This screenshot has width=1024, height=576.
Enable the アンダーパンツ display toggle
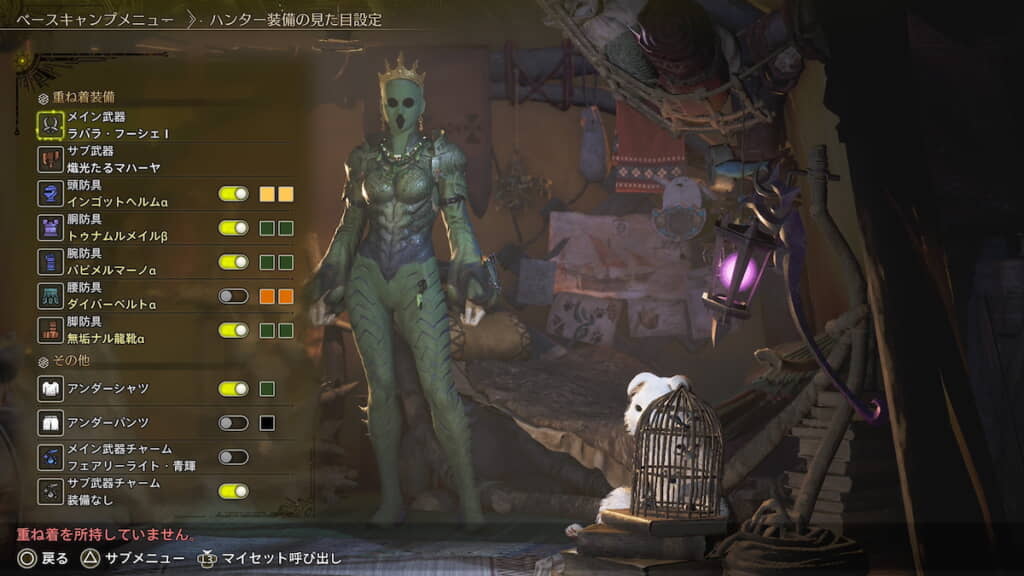[x=233, y=423]
